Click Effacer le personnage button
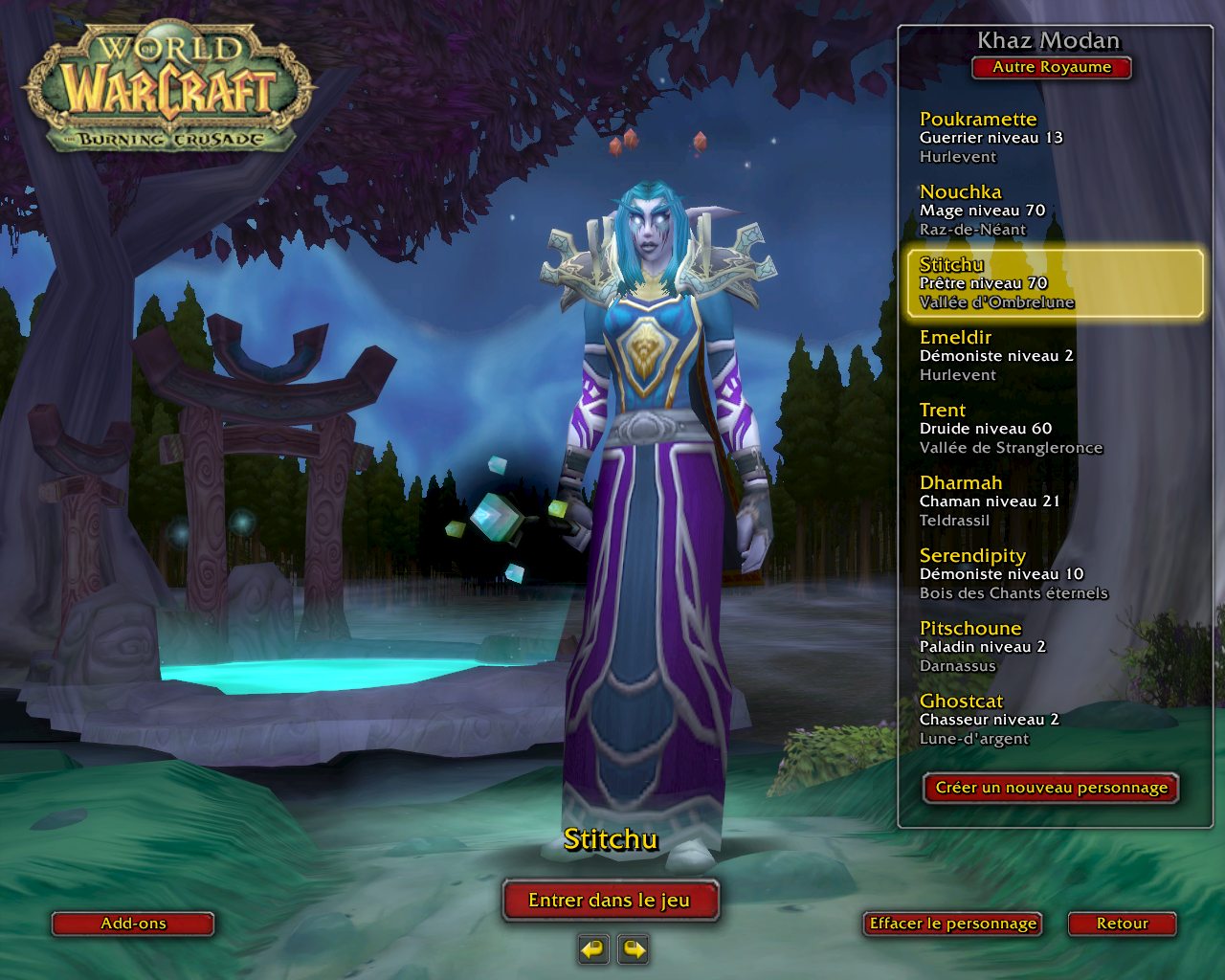This screenshot has width=1225, height=980. [952, 924]
